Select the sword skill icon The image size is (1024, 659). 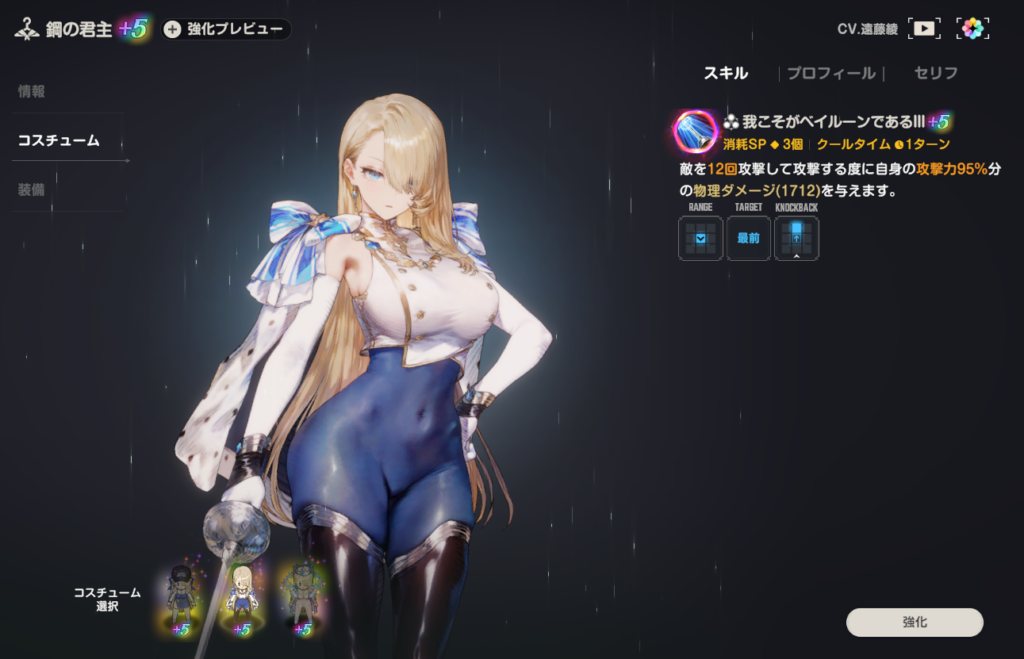(x=695, y=131)
